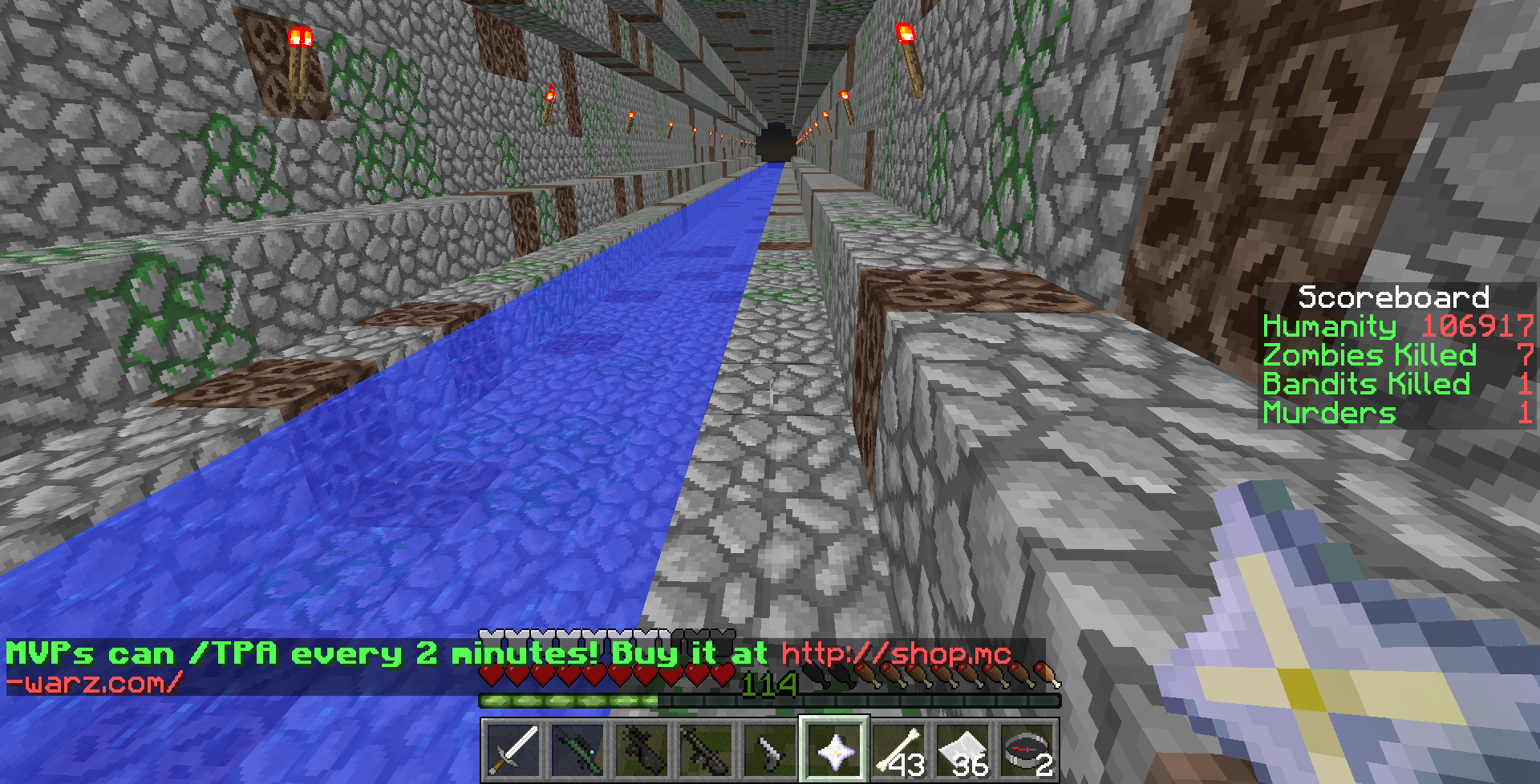Select the iron sword hotbar slot
This screenshot has height=784, width=1540.
coord(513,750)
